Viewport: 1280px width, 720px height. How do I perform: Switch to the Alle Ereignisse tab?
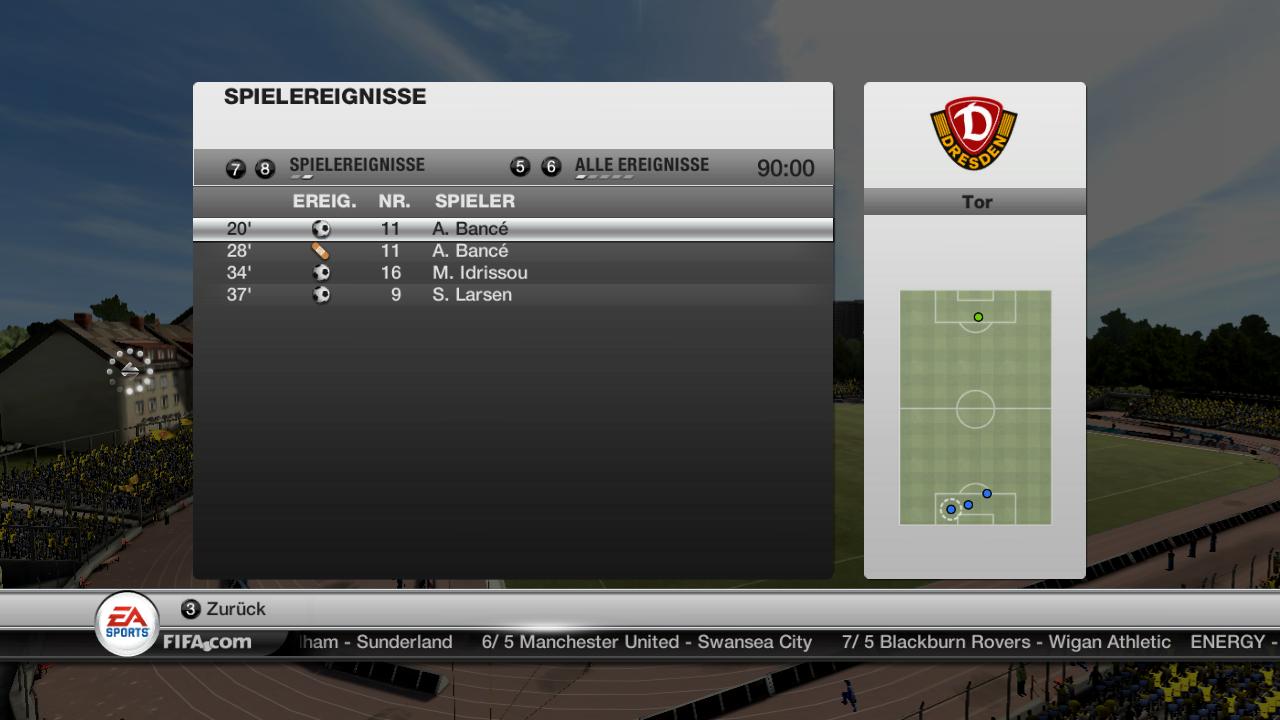[x=641, y=166]
